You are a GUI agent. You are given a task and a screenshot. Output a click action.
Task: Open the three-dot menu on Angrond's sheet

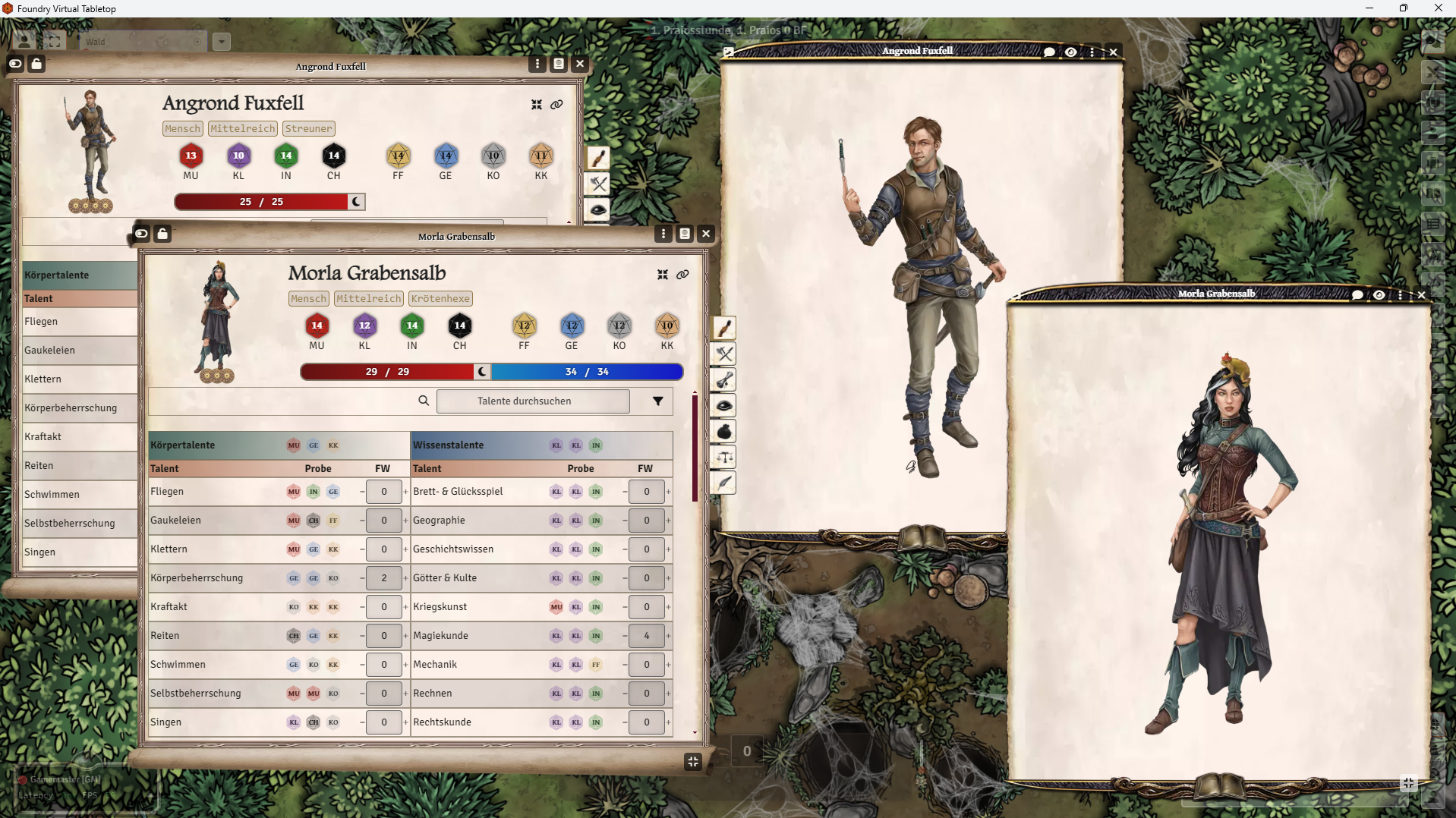click(537, 64)
